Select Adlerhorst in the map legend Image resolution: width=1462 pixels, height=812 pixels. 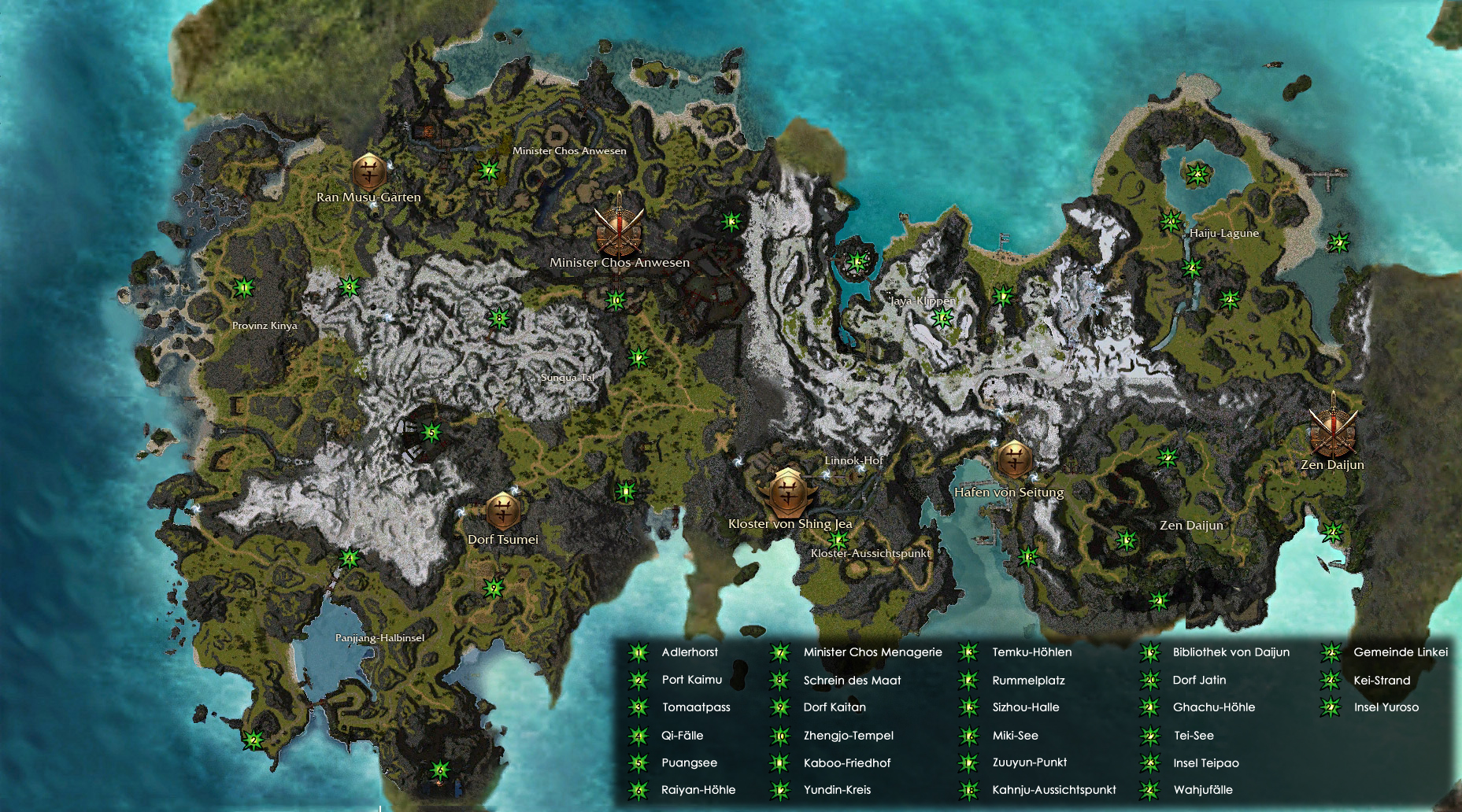click(x=690, y=652)
